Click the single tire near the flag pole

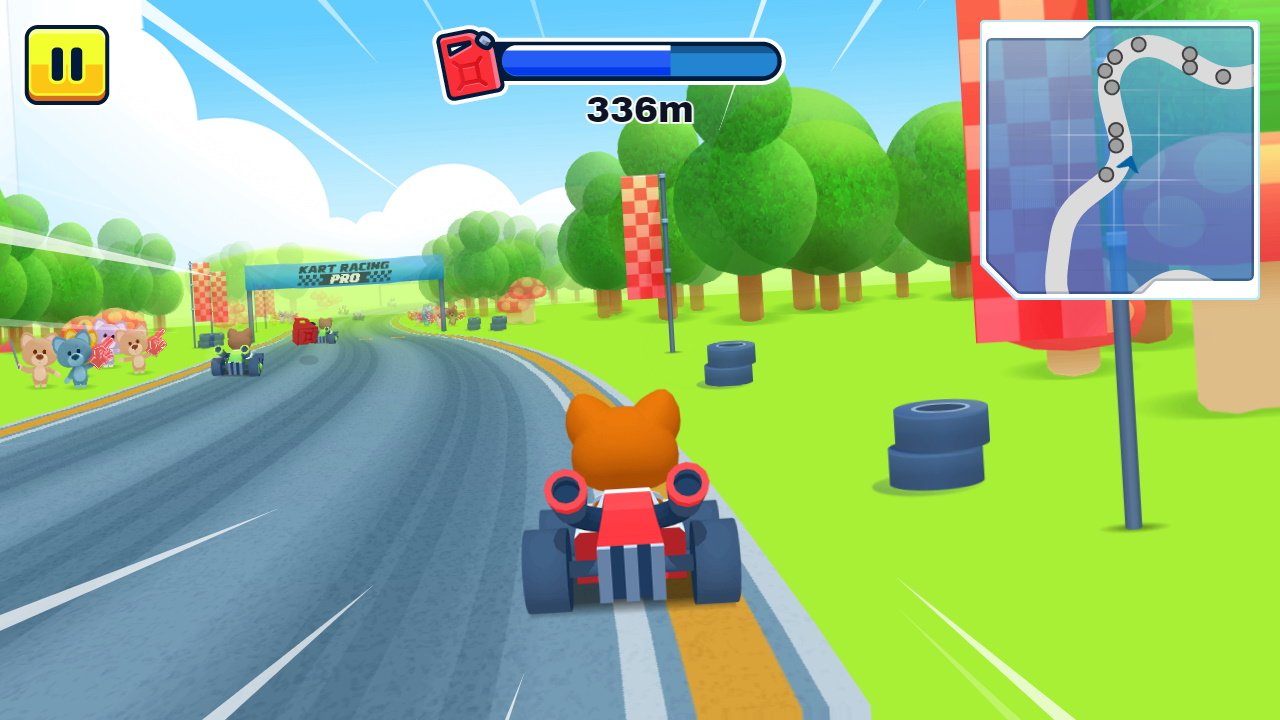pyautogui.click(x=732, y=362)
